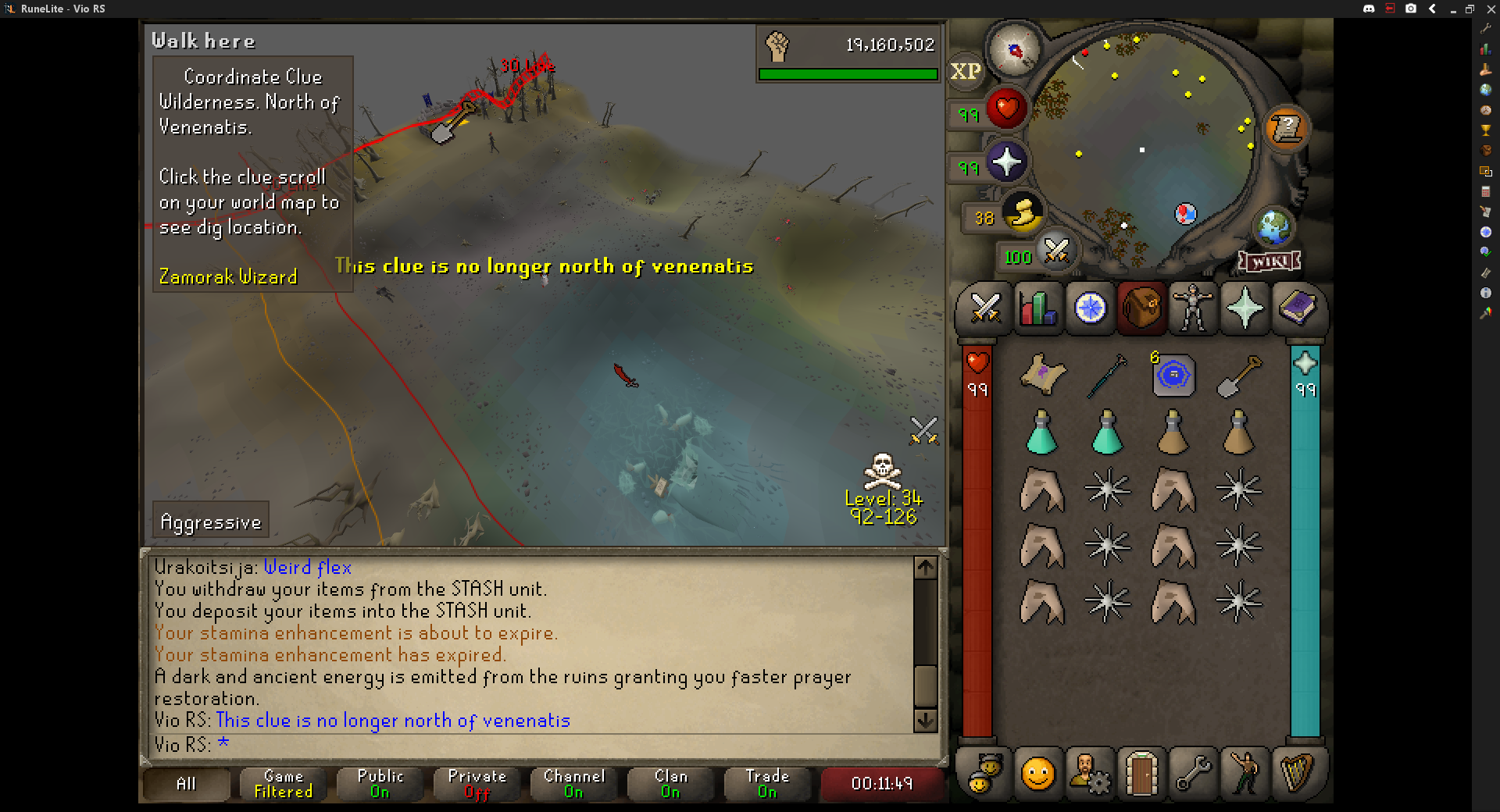1500x812 pixels.
Task: Switch to the Prayer tab
Action: click(1245, 308)
